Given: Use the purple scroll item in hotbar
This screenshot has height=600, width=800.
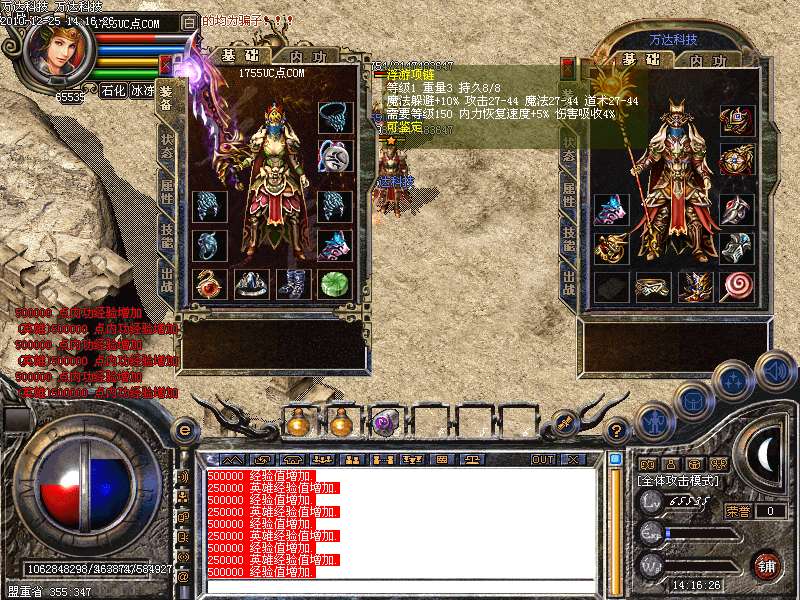Looking at the screenshot, I should point(385,423).
